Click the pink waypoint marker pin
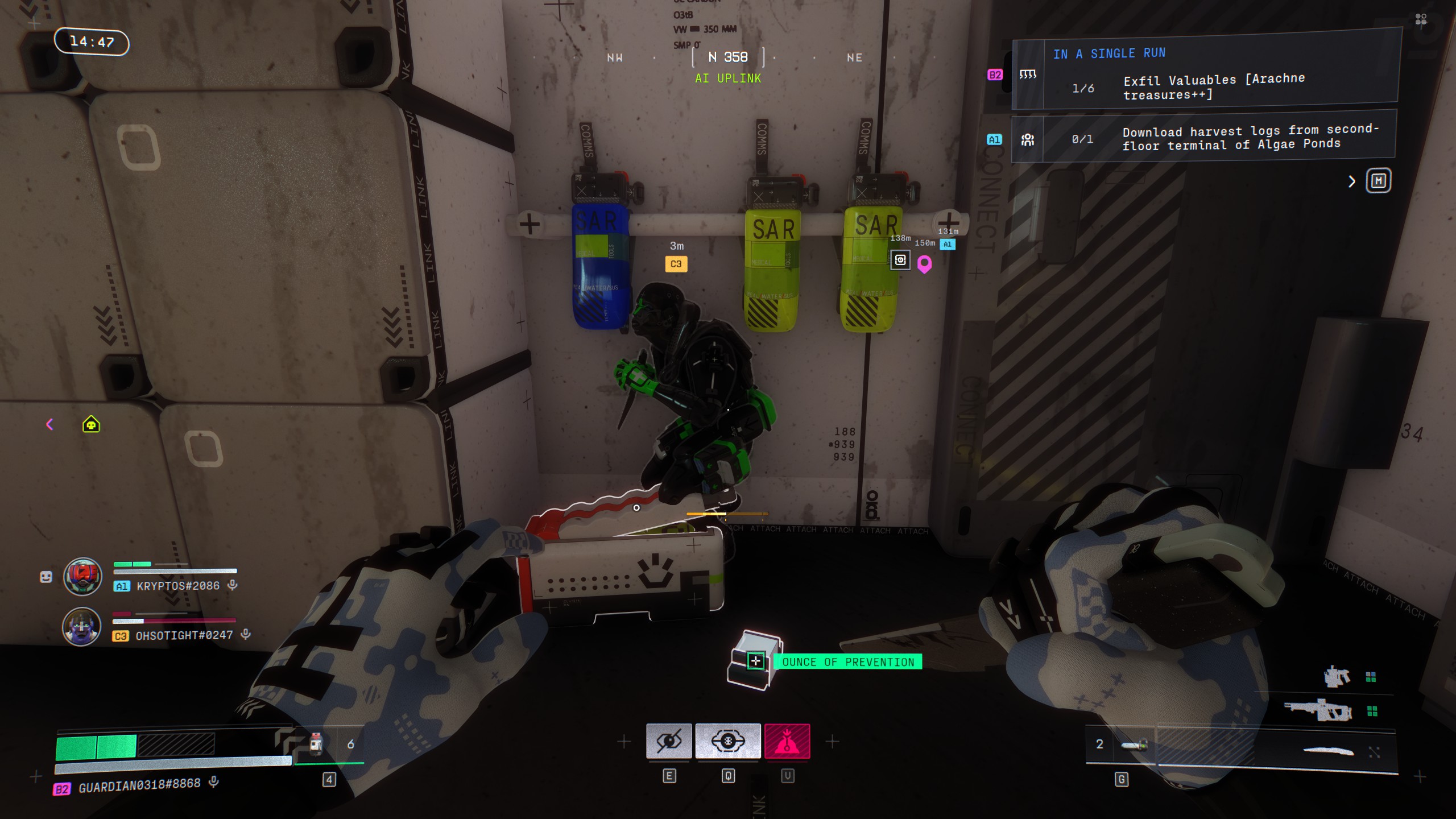 (924, 264)
